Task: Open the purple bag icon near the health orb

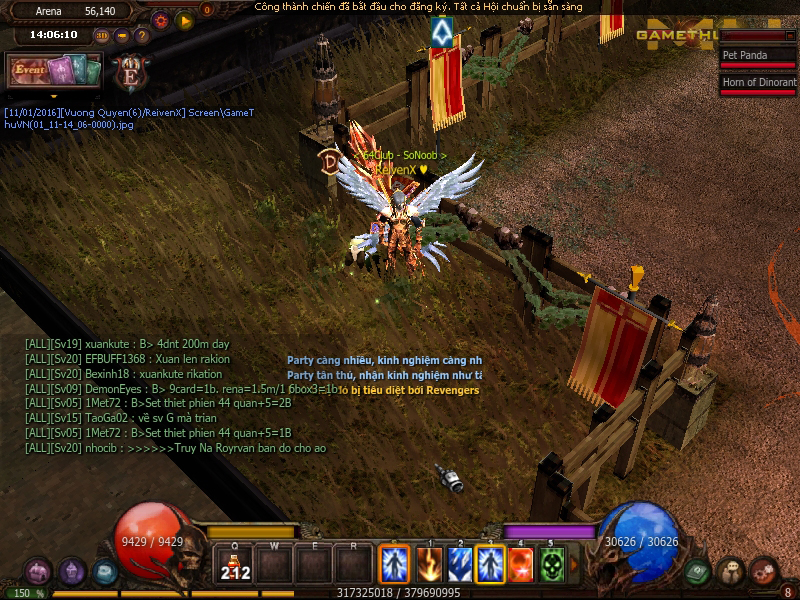Action: (x=72, y=572)
